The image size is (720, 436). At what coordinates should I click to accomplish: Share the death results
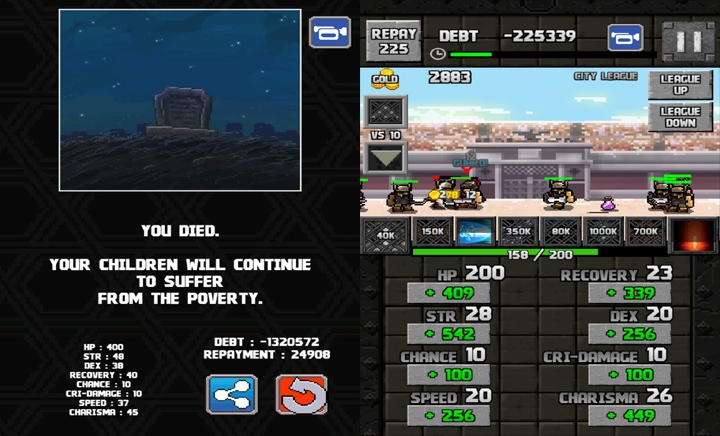231,394
